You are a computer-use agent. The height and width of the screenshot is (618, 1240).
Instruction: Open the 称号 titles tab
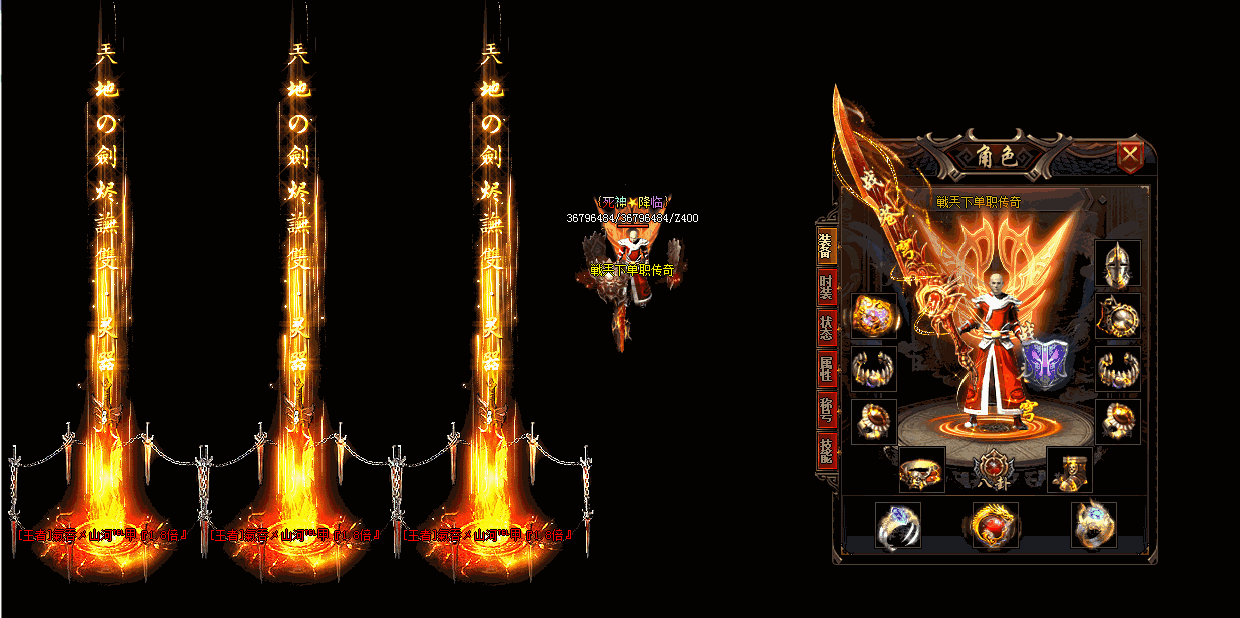826,410
